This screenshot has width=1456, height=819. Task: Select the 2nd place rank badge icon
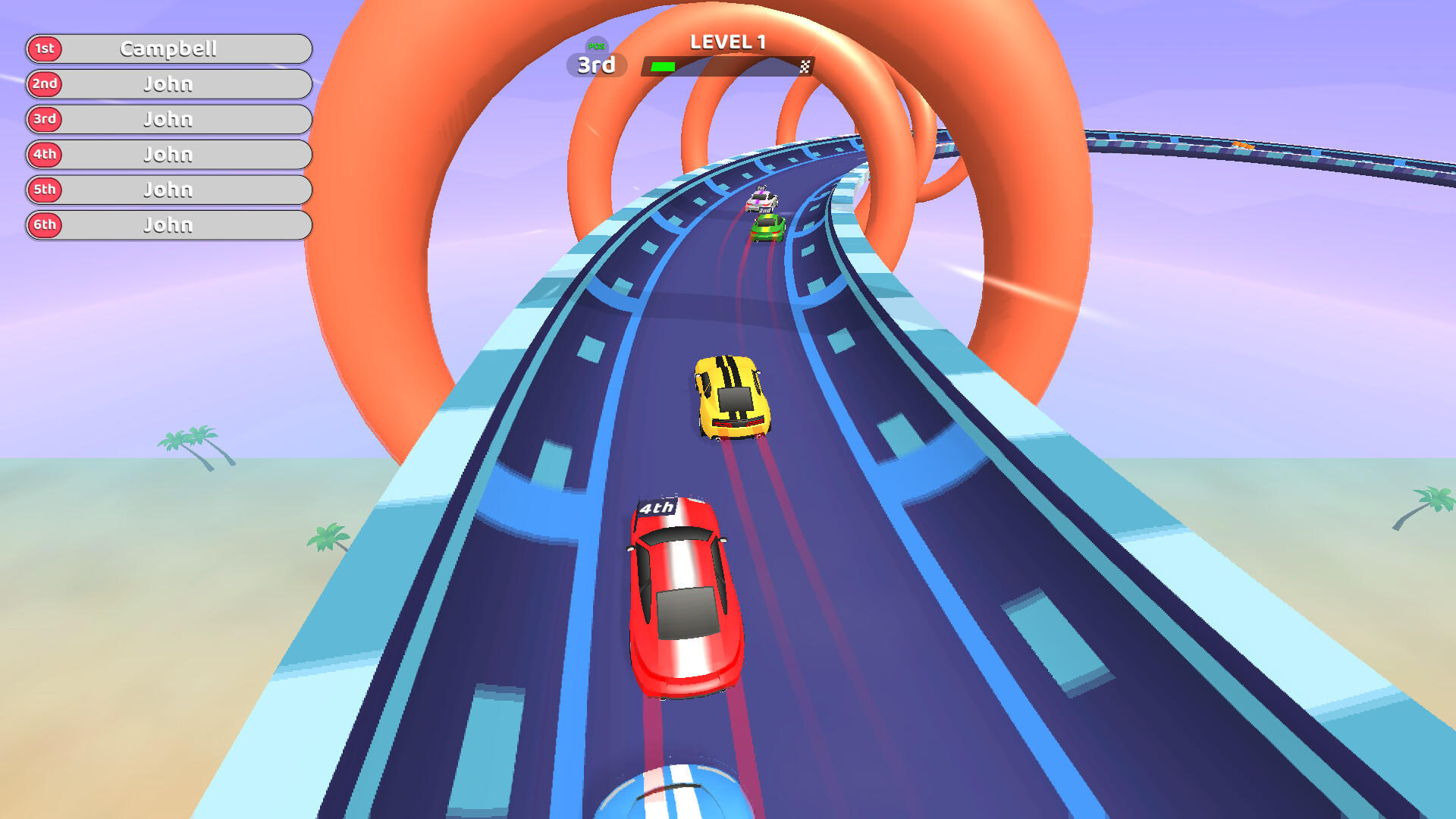point(44,84)
